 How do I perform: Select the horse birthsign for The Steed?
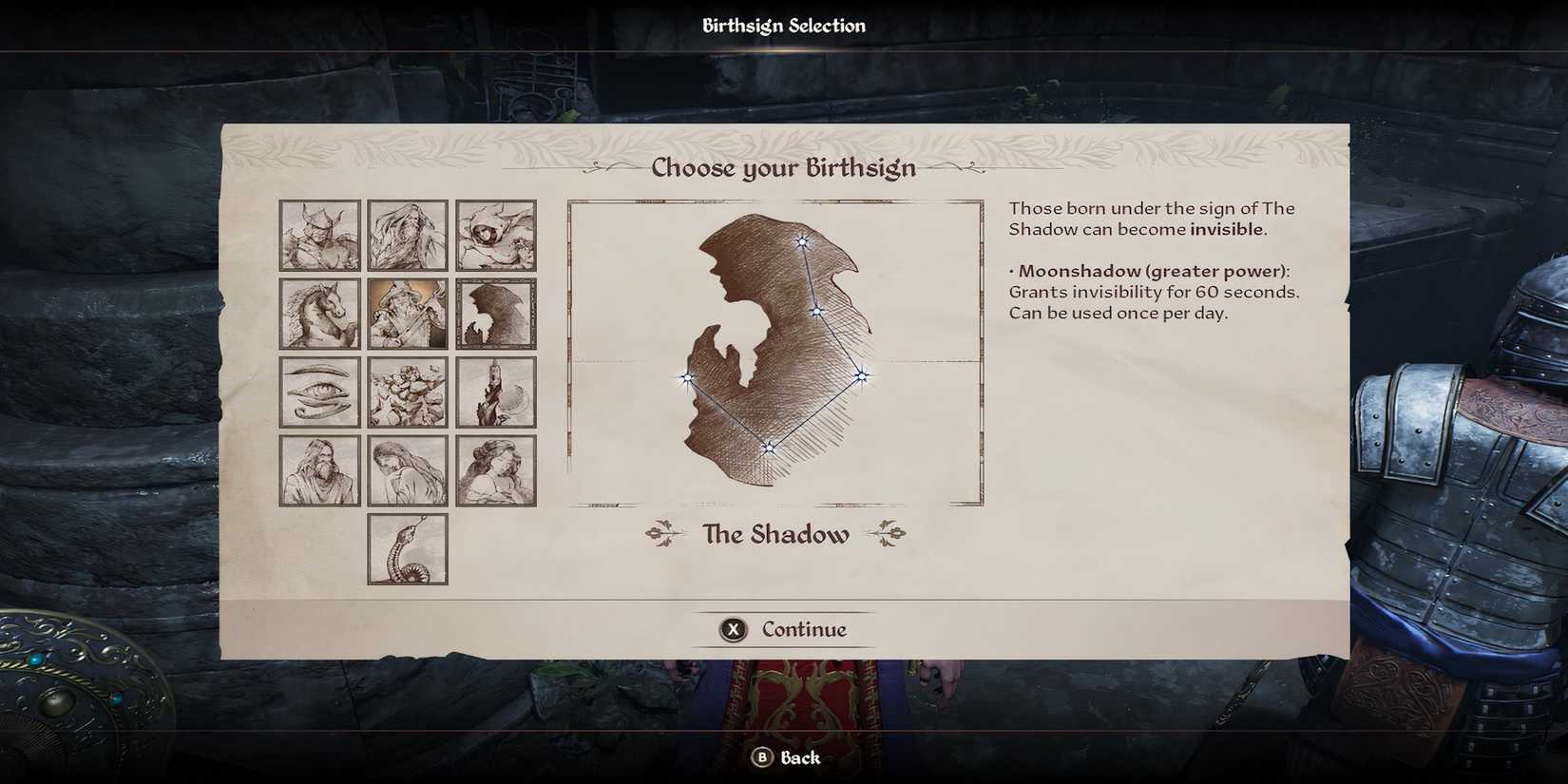pyautogui.click(x=318, y=314)
